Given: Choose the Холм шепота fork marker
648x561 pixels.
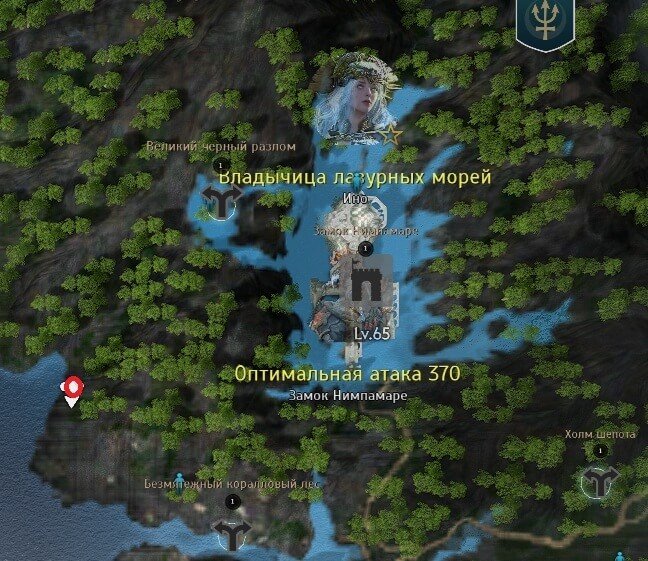Looking at the screenshot, I should (x=599, y=481).
